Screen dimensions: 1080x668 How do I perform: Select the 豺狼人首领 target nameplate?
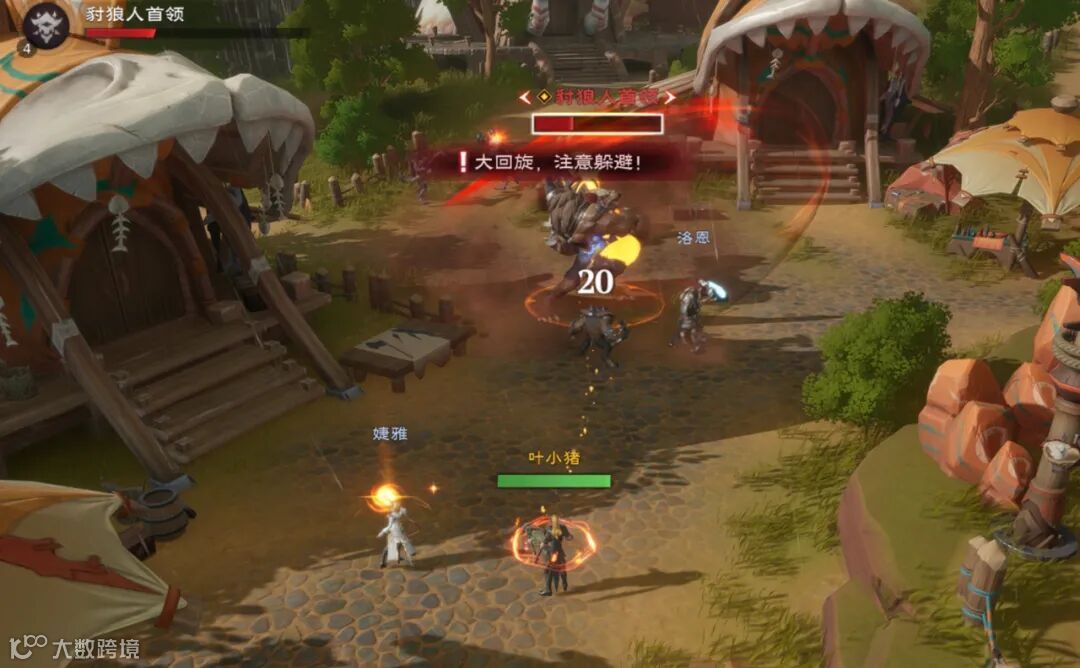(x=597, y=98)
